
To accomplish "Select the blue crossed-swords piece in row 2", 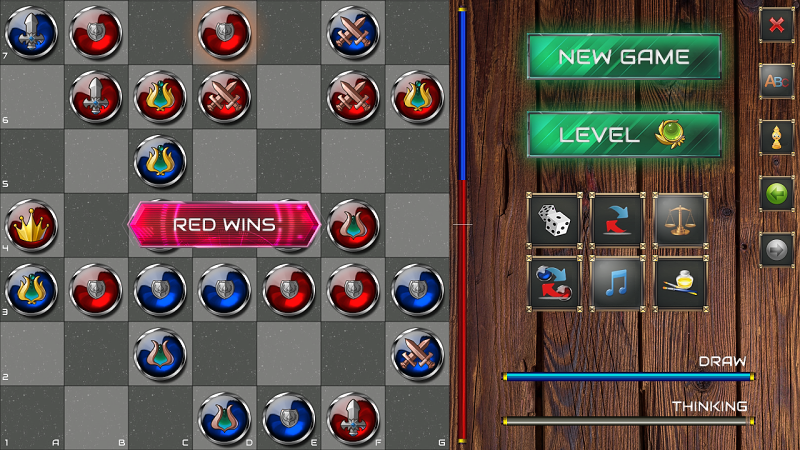I will pyautogui.click(x=416, y=352).
